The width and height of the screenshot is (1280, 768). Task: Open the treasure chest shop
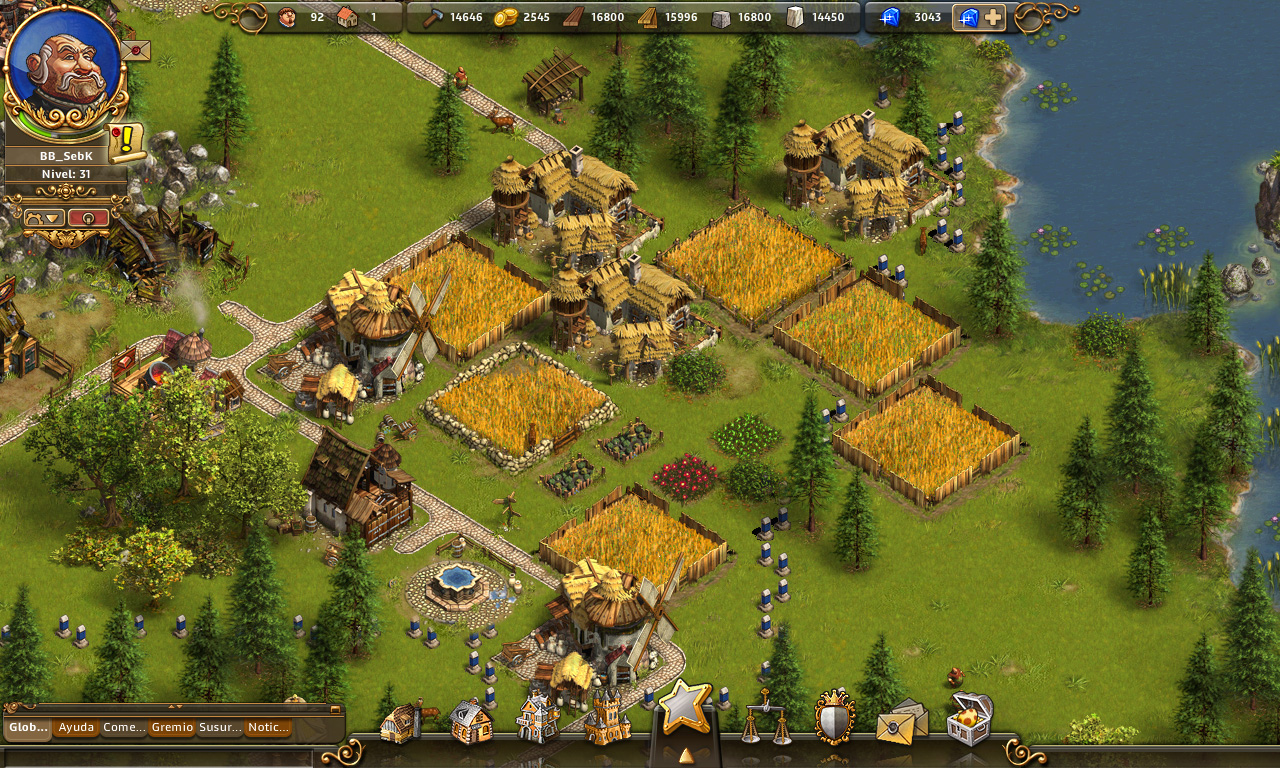pos(969,719)
